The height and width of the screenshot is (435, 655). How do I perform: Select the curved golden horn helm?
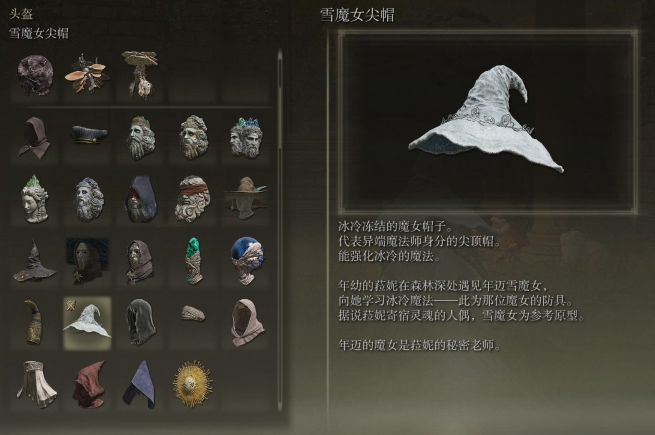(x=35, y=322)
